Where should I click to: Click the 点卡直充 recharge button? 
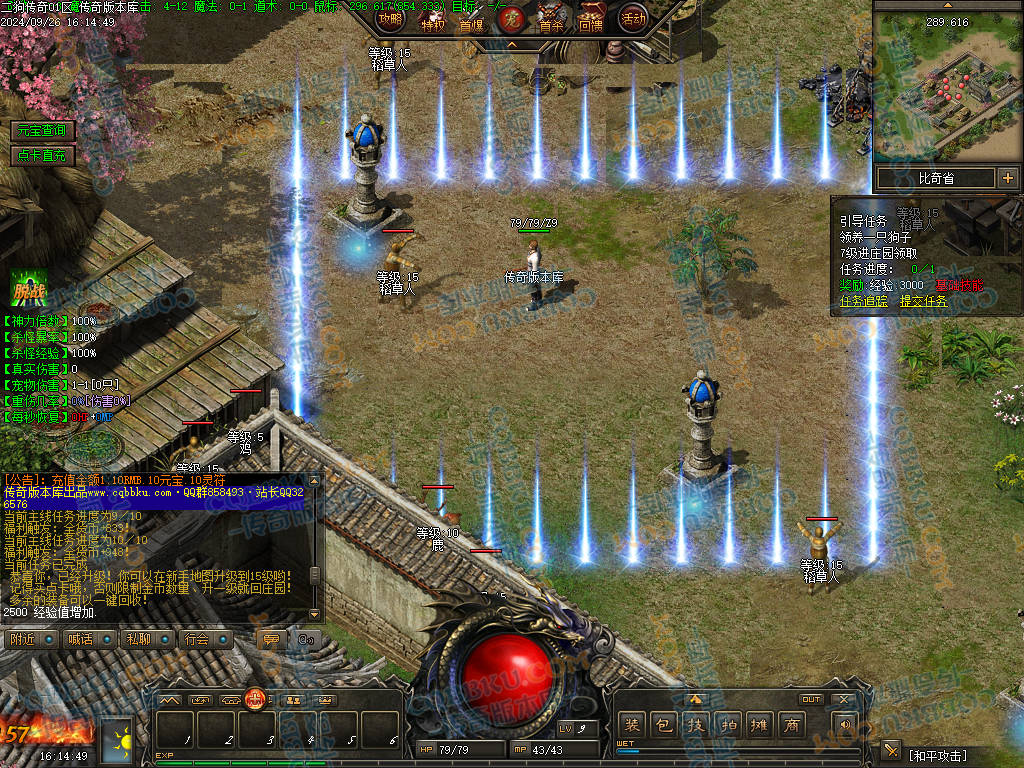pyautogui.click(x=43, y=155)
